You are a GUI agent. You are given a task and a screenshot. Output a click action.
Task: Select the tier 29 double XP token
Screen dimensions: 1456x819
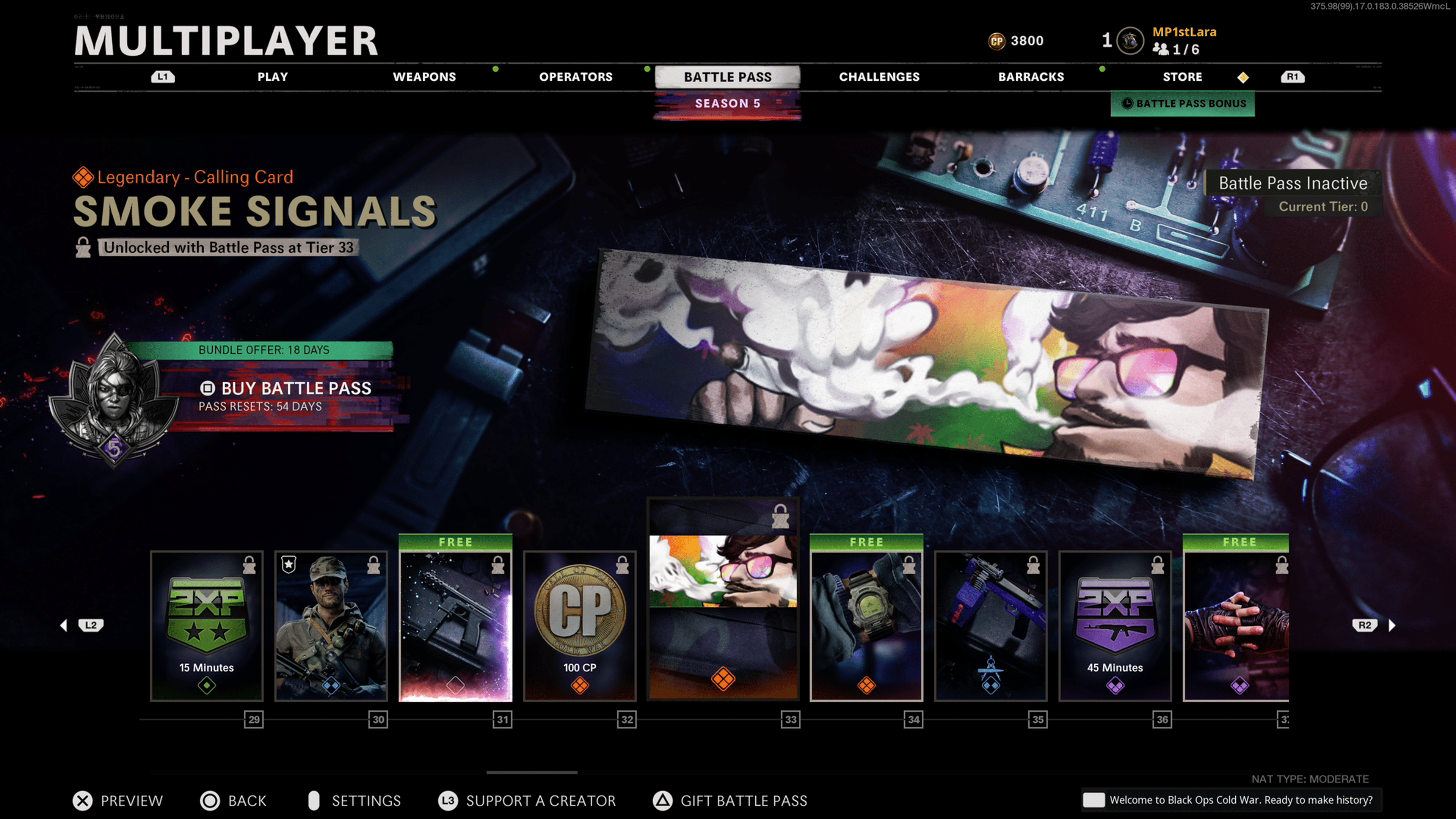click(x=207, y=626)
